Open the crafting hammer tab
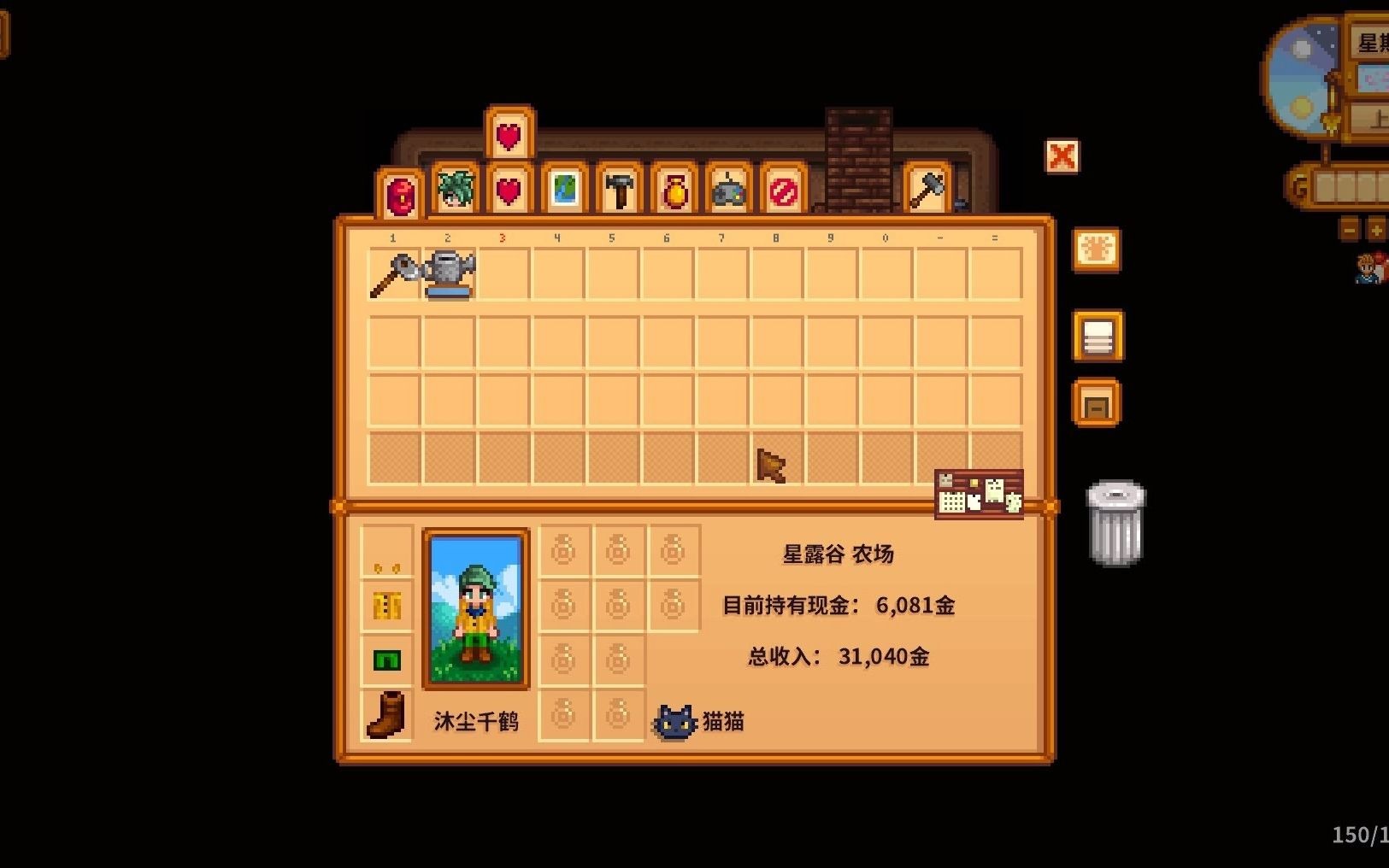1389x868 pixels. point(619,191)
